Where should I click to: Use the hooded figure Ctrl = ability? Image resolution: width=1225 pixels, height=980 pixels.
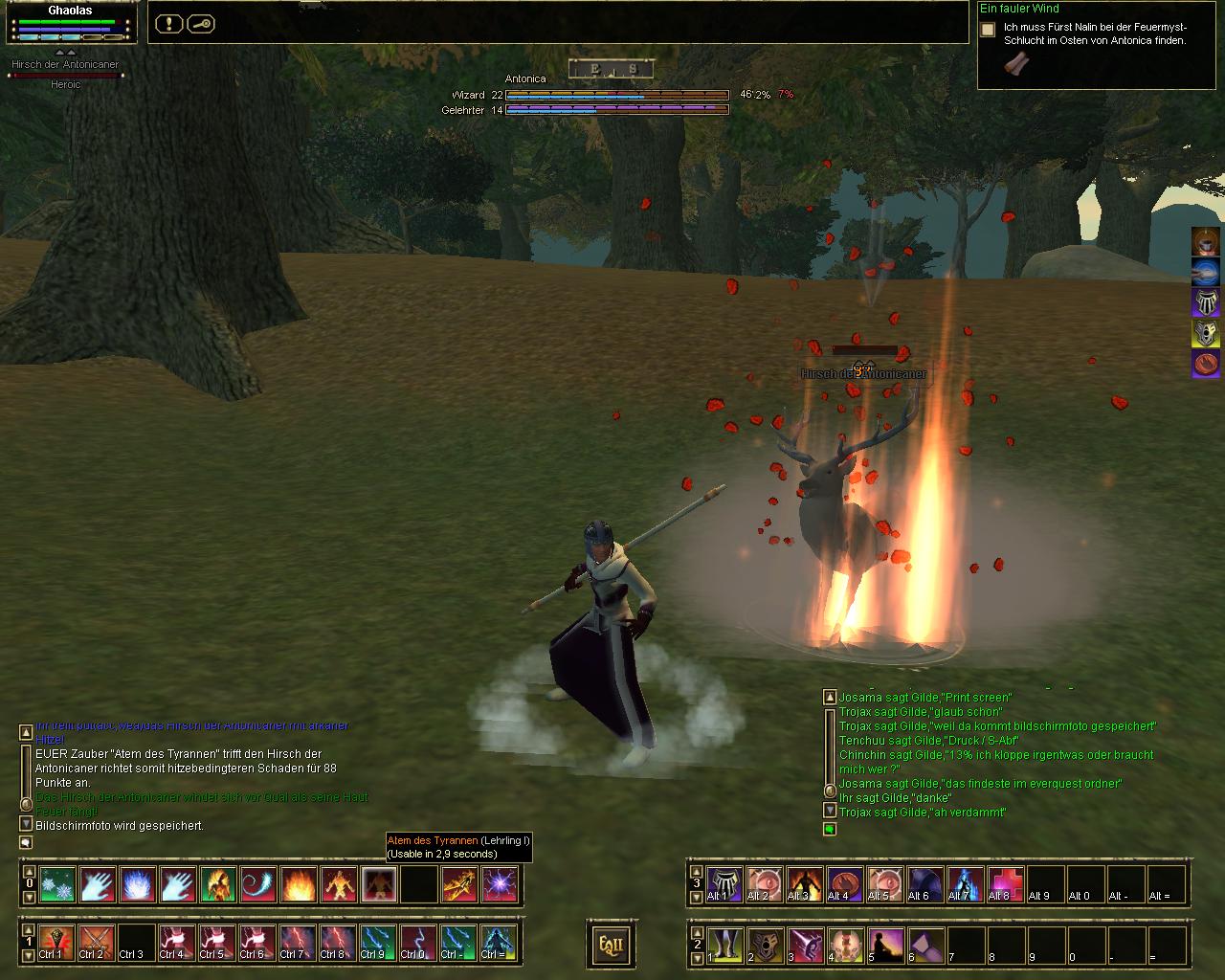(x=500, y=943)
